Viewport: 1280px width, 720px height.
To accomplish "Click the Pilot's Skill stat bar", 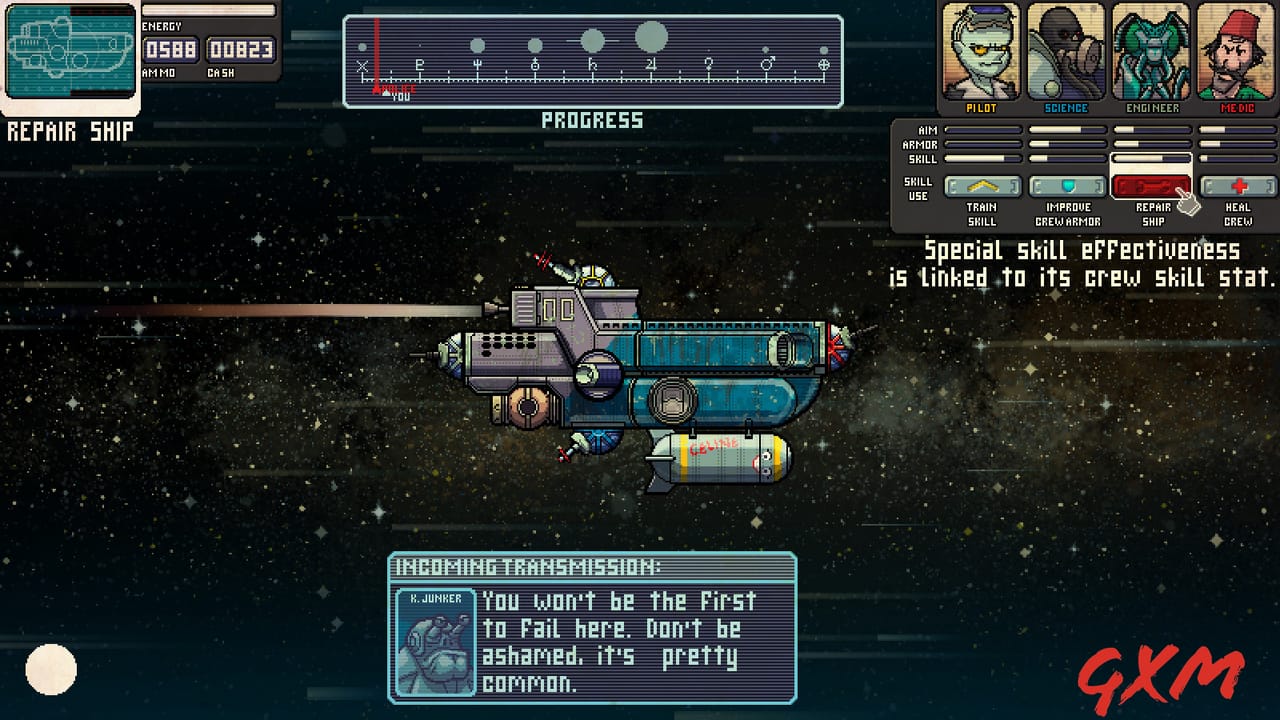I will pyautogui.click(x=982, y=158).
